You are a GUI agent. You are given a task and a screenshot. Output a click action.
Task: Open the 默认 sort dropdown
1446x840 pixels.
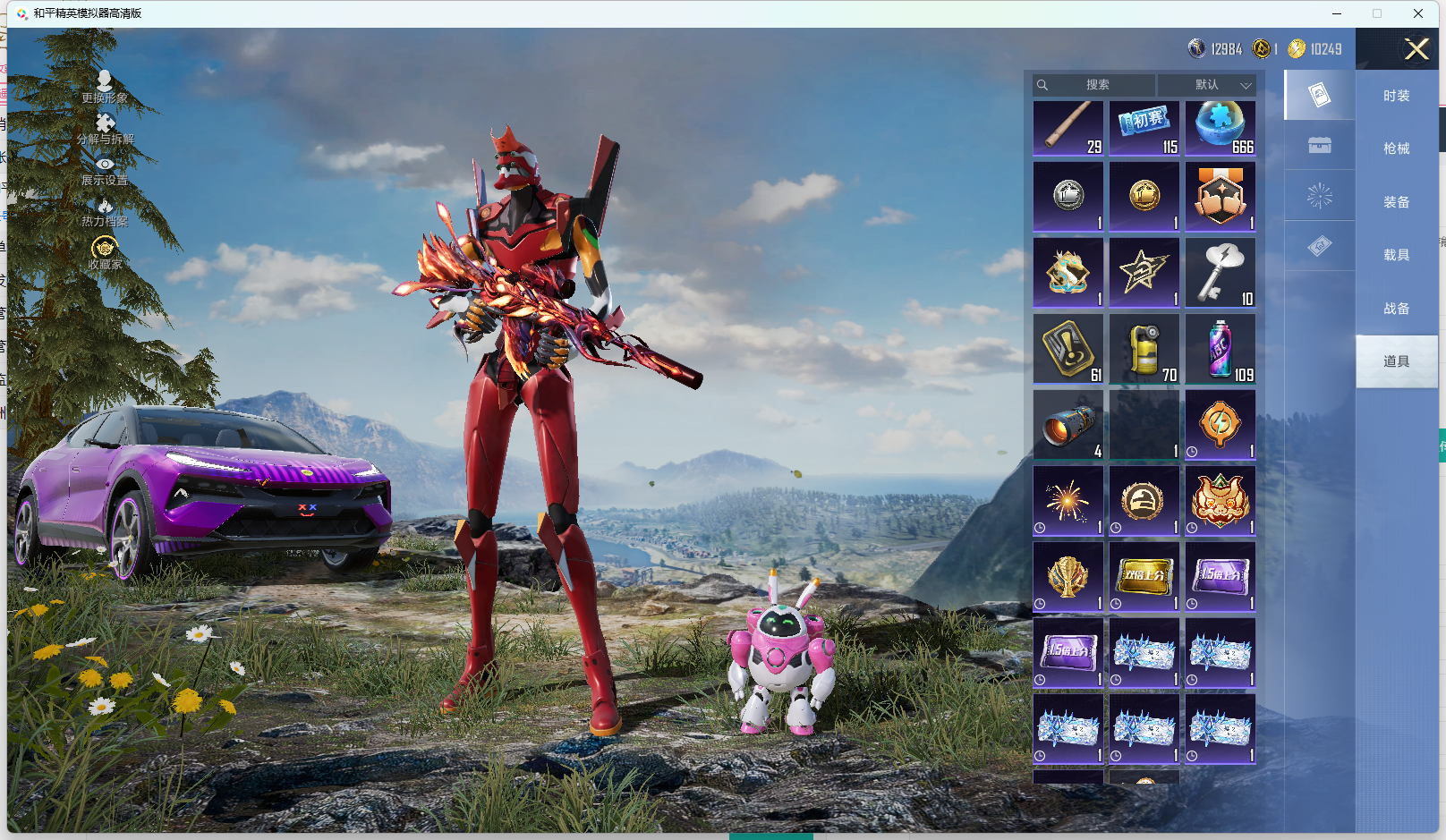[1207, 85]
